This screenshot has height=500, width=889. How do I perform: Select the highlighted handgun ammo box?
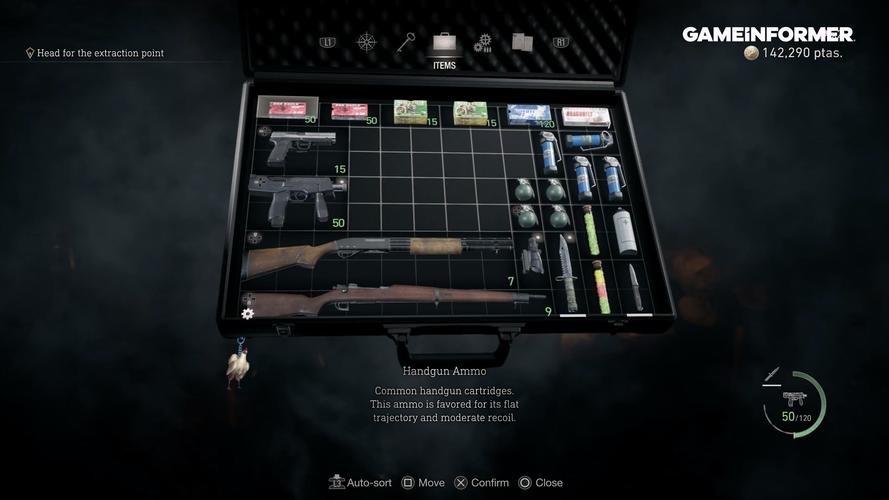pos(288,107)
